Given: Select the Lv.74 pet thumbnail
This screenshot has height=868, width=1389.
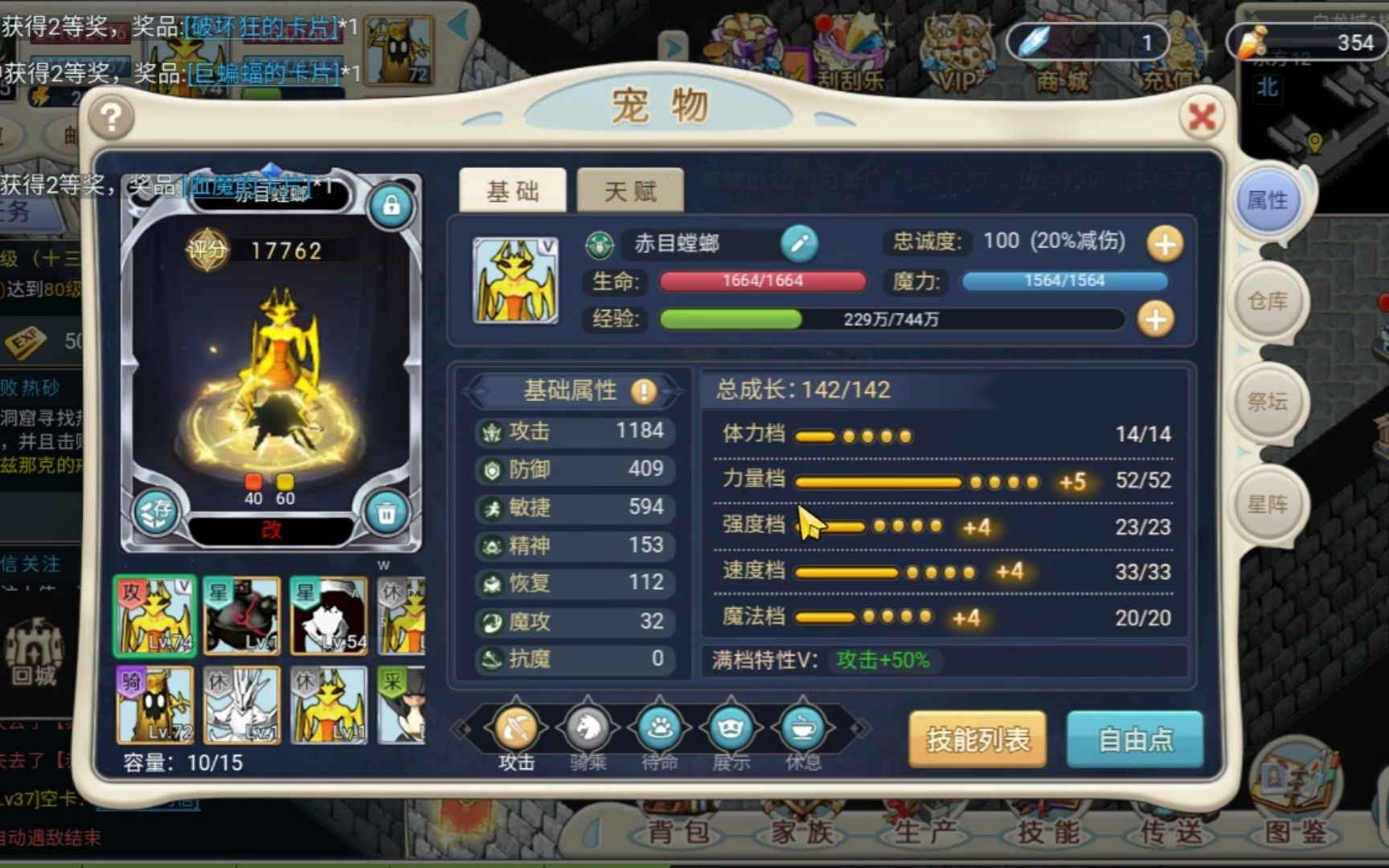Looking at the screenshot, I should click(154, 617).
